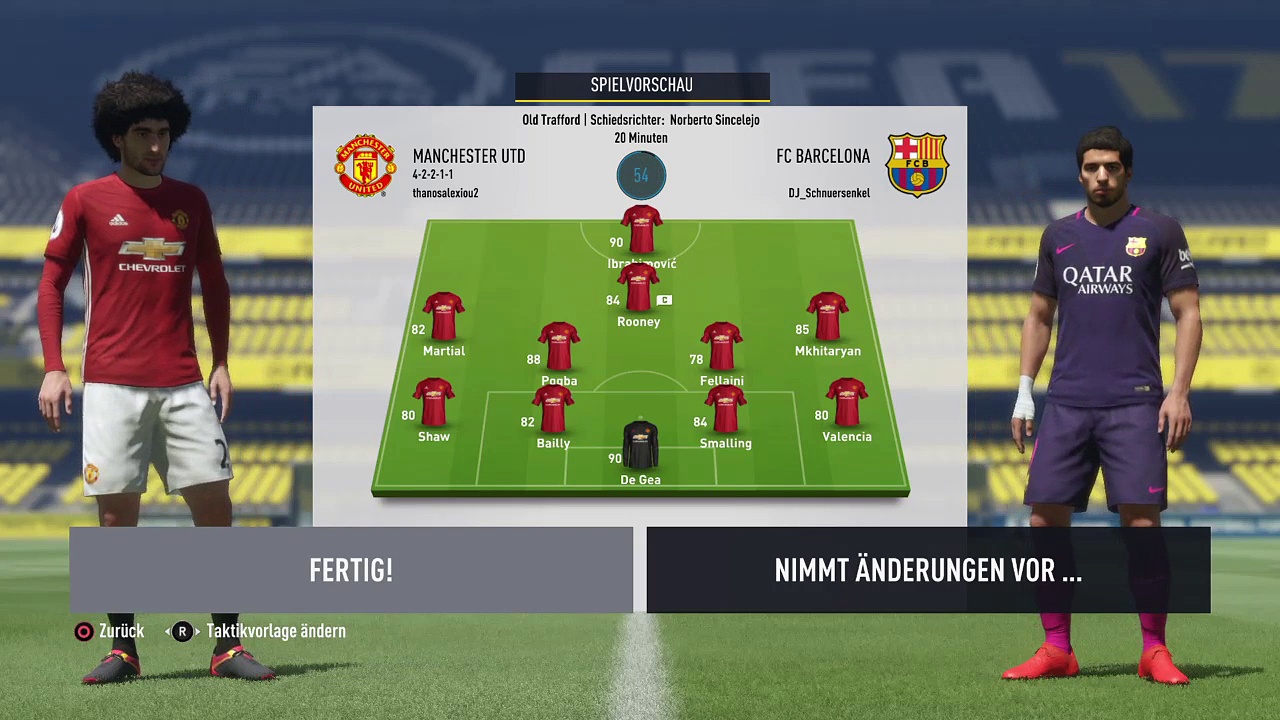Select Mkhitaryan's shirt on the right wing
The image size is (1280, 720).
pyautogui.click(x=827, y=317)
